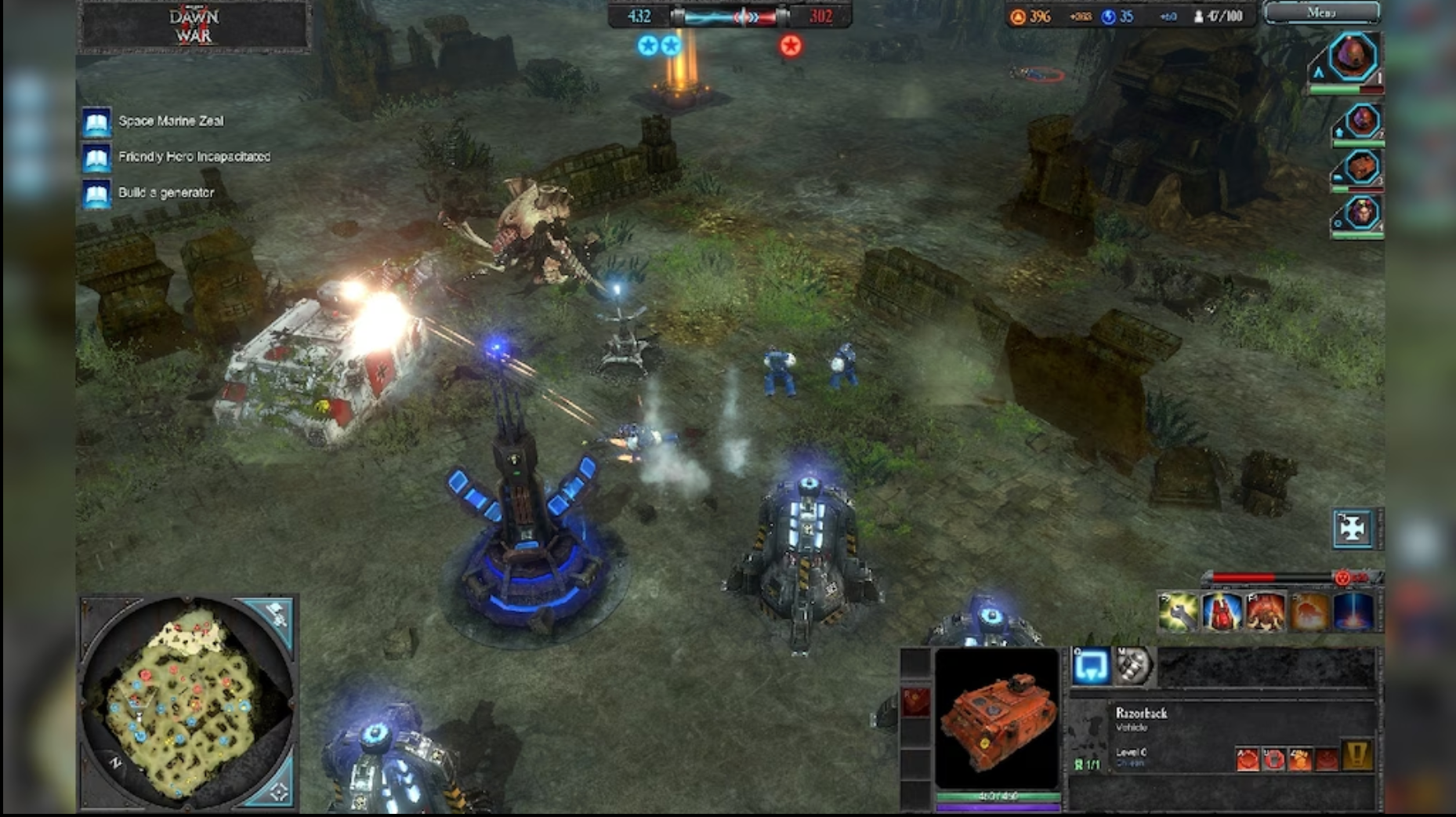Toggle the red rally flag icon

pos(916,701)
